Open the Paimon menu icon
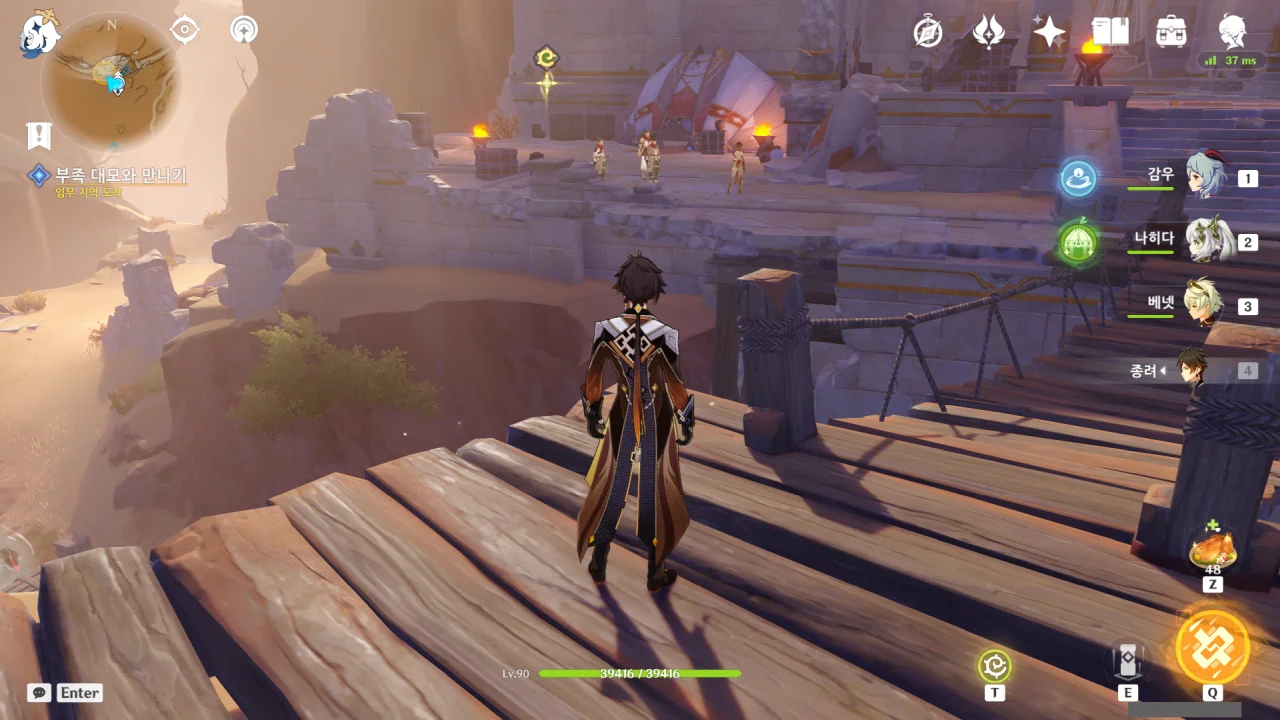The height and width of the screenshot is (720, 1280). point(40,34)
